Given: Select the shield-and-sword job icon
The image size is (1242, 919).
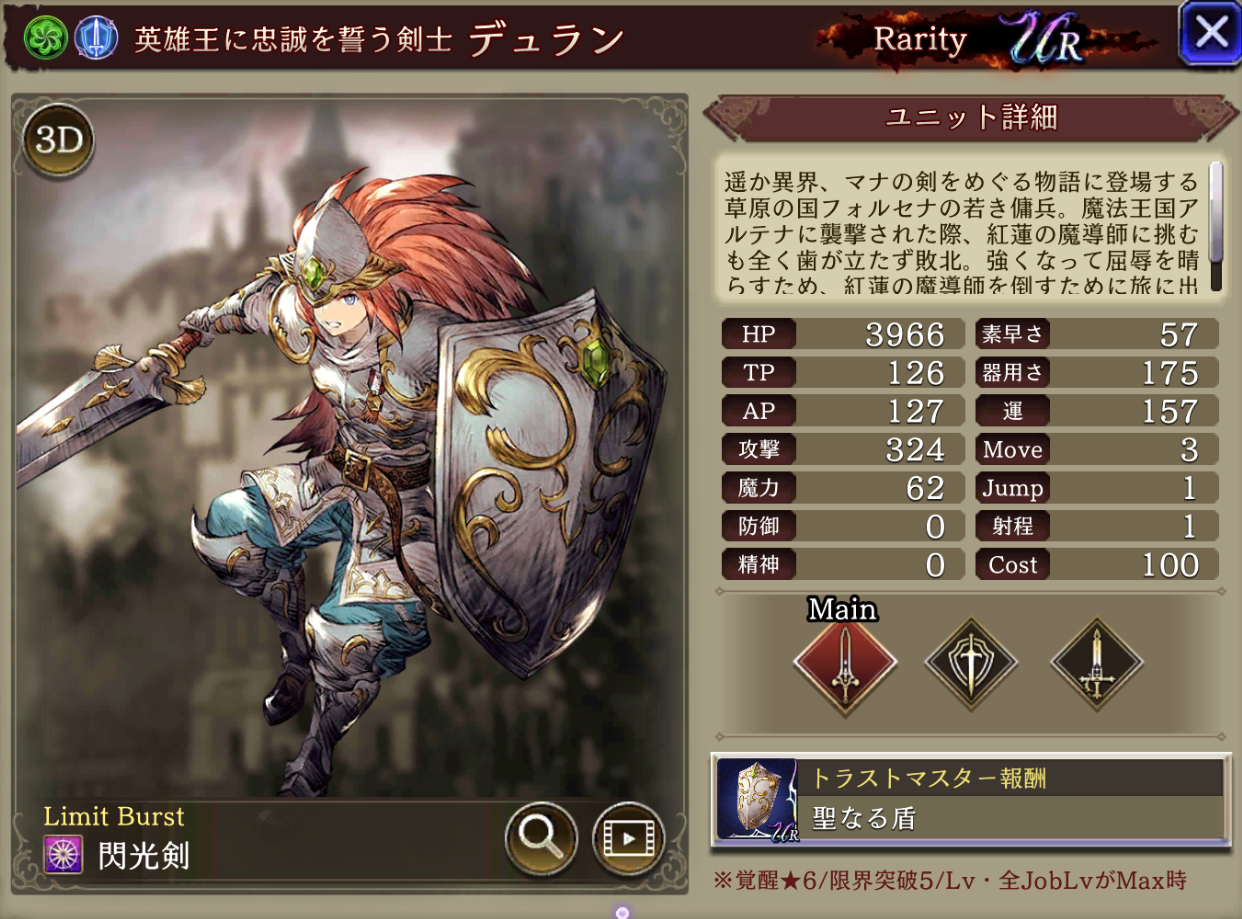Looking at the screenshot, I should point(971,662).
